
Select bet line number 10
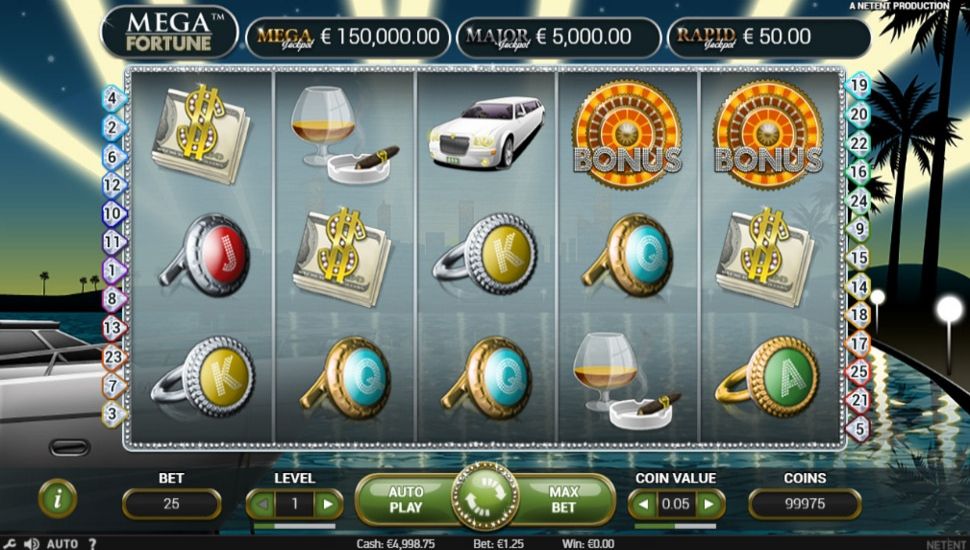click(x=112, y=213)
